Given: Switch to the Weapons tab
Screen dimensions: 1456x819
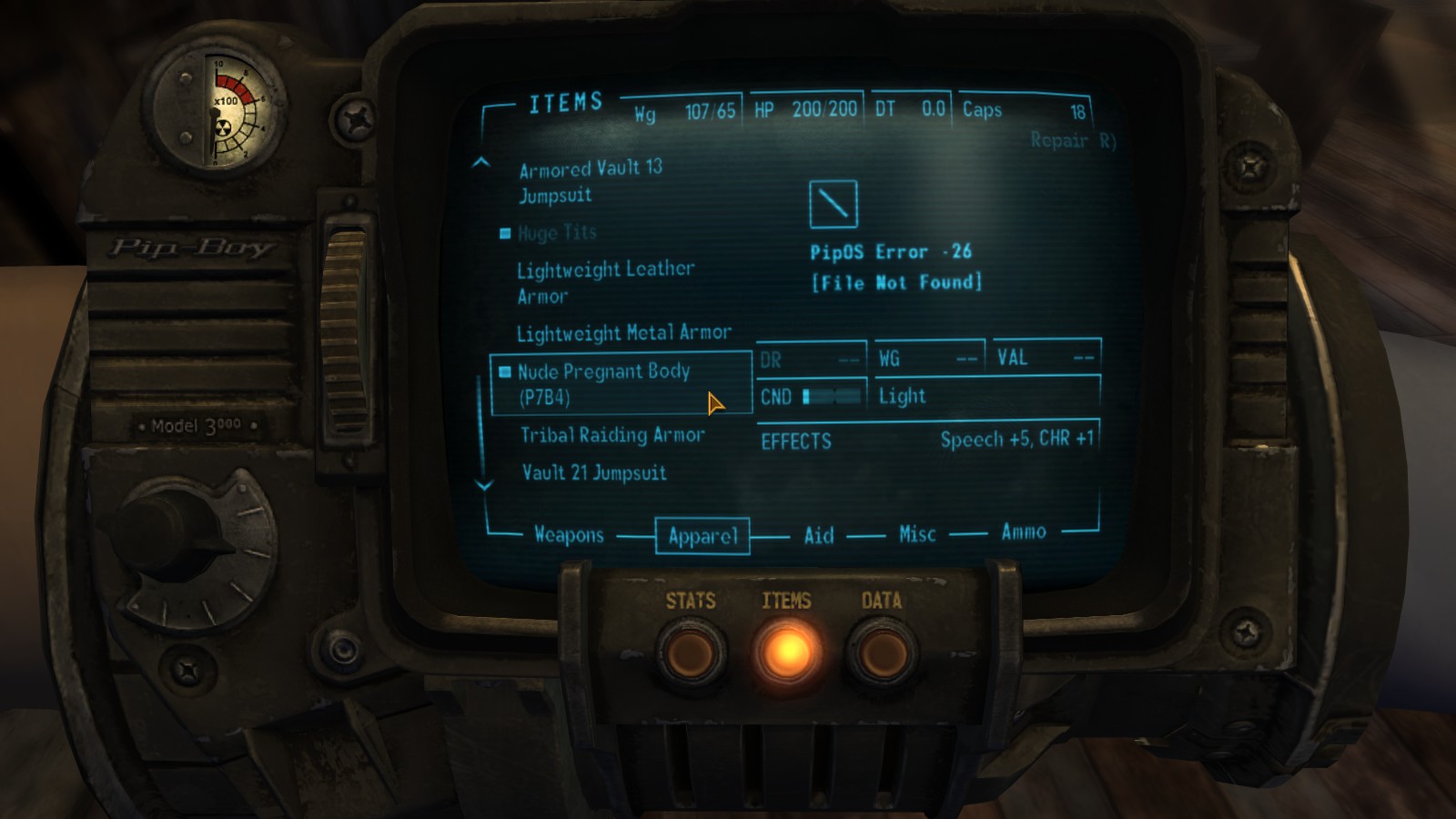Looking at the screenshot, I should pos(569,535).
